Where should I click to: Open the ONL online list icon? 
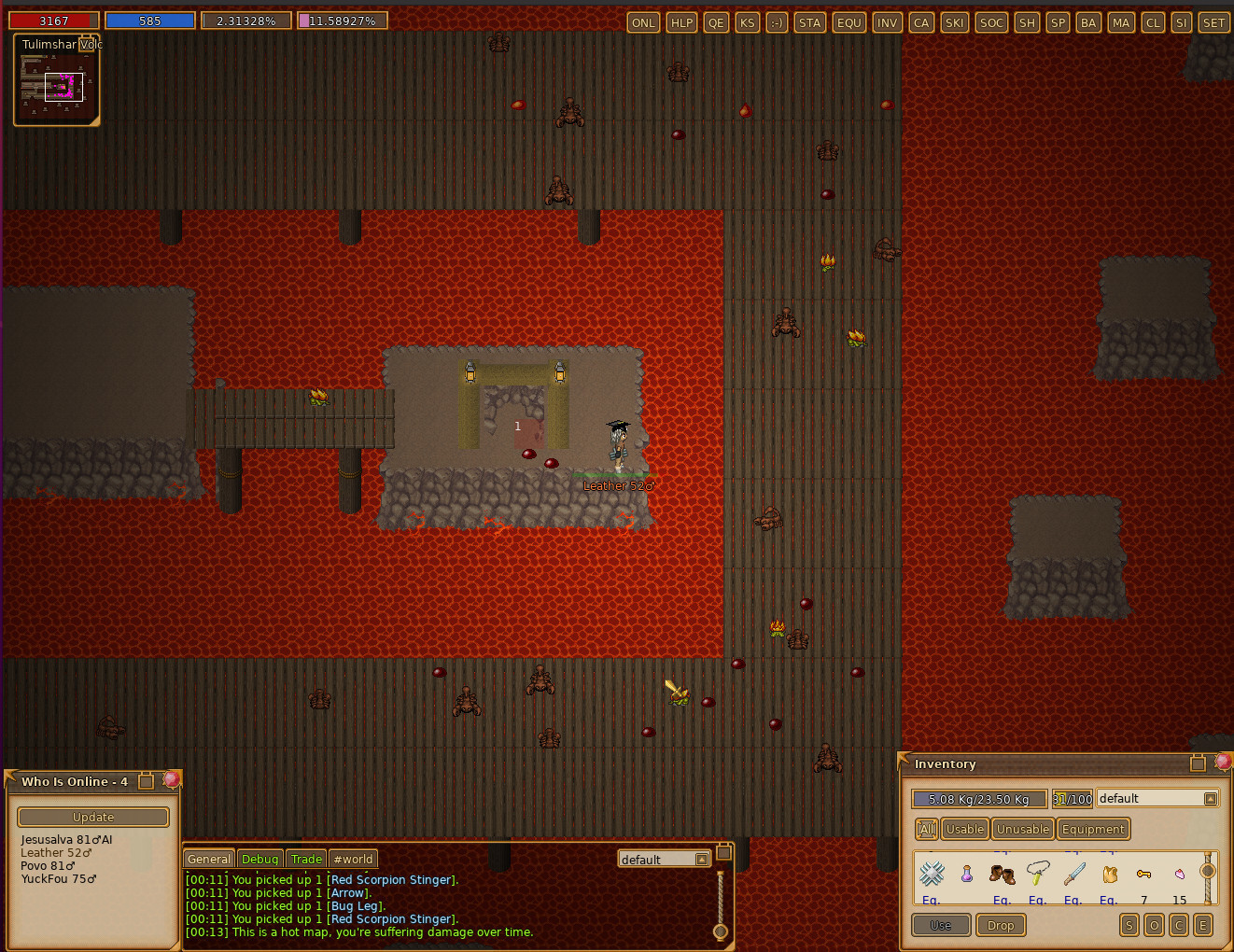tap(643, 22)
